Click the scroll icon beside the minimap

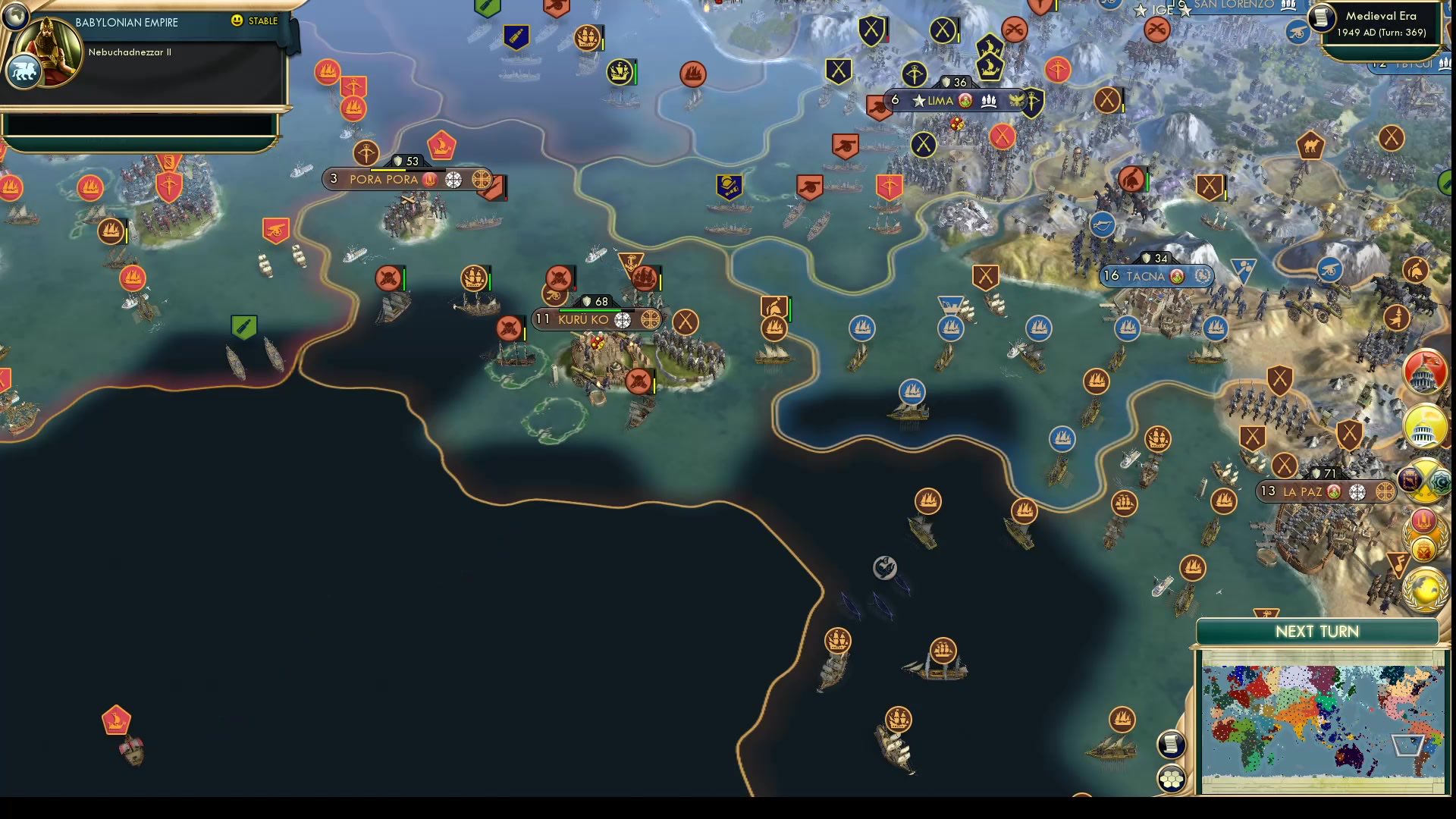tap(1172, 745)
